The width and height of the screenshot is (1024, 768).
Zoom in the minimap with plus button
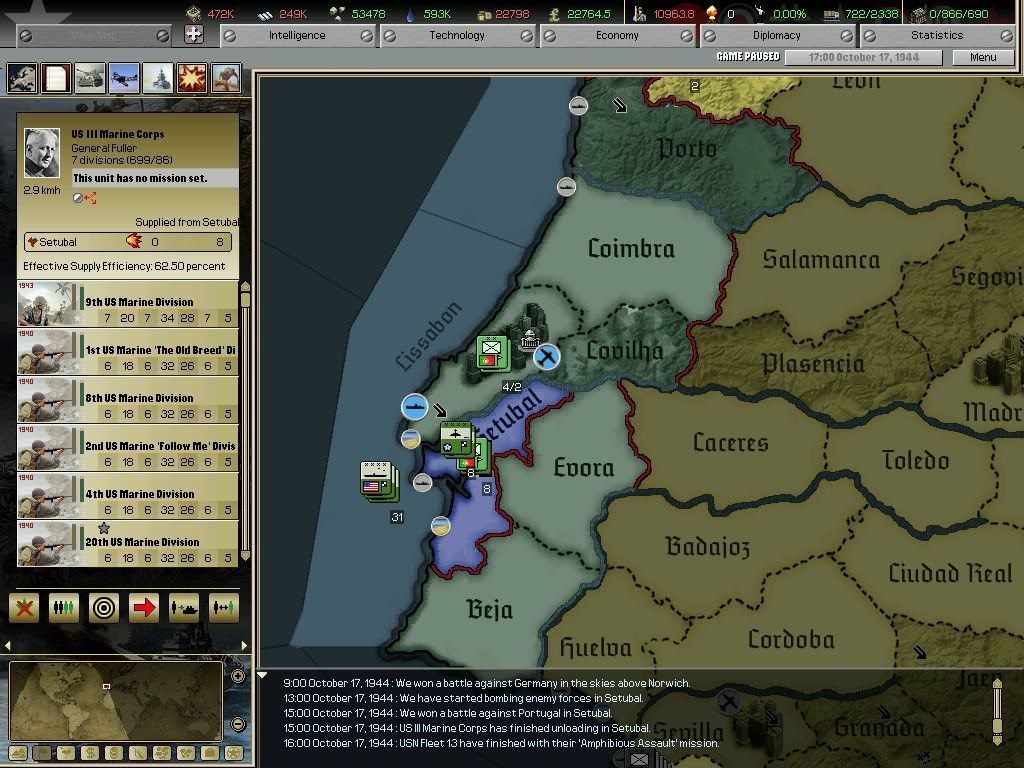click(x=237, y=677)
